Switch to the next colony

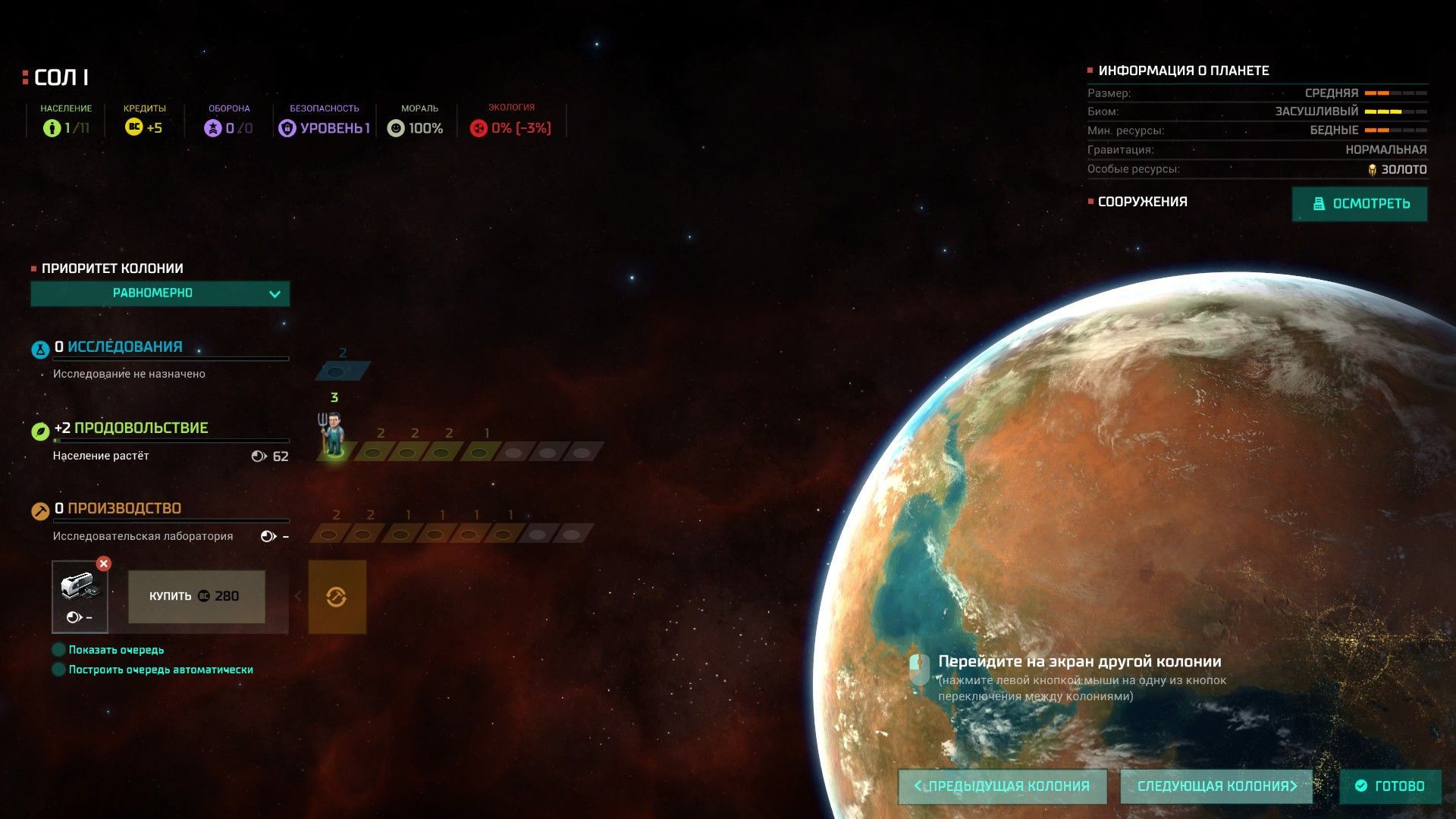[1216, 786]
